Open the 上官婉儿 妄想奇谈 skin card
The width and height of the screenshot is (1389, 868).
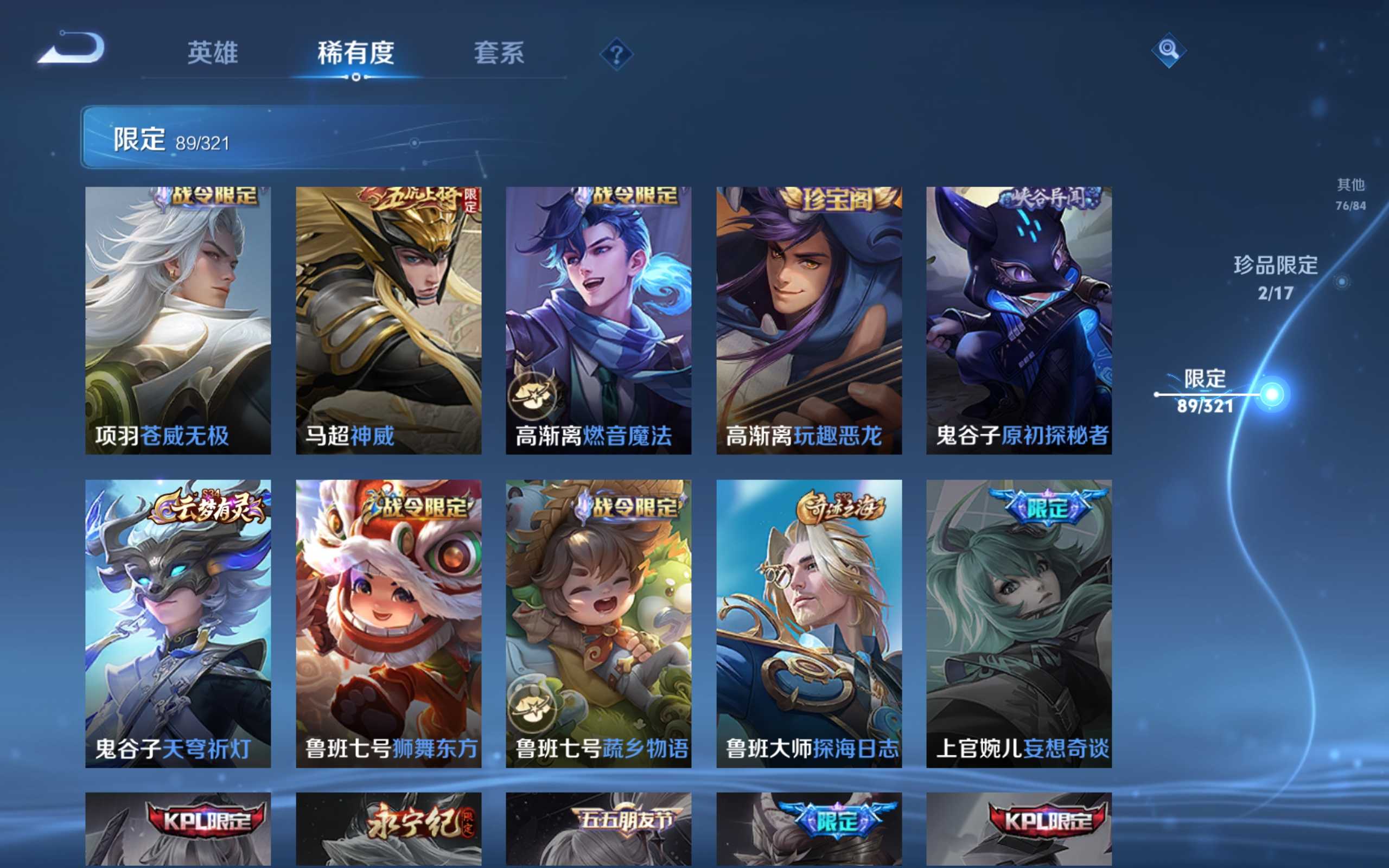pos(1019,623)
